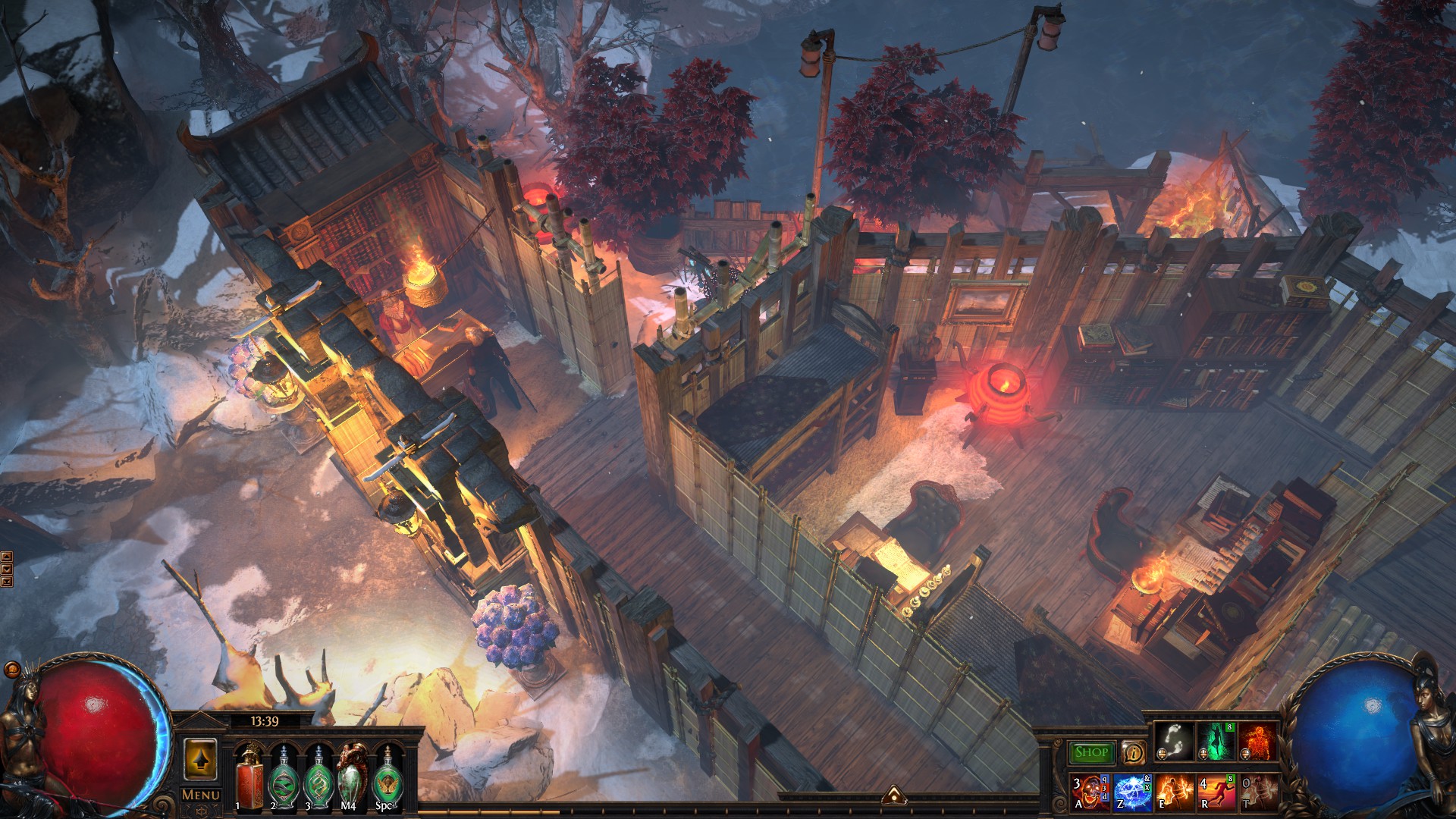Select the burning figure skill in top row
The width and height of the screenshot is (1456, 819).
tap(1257, 742)
